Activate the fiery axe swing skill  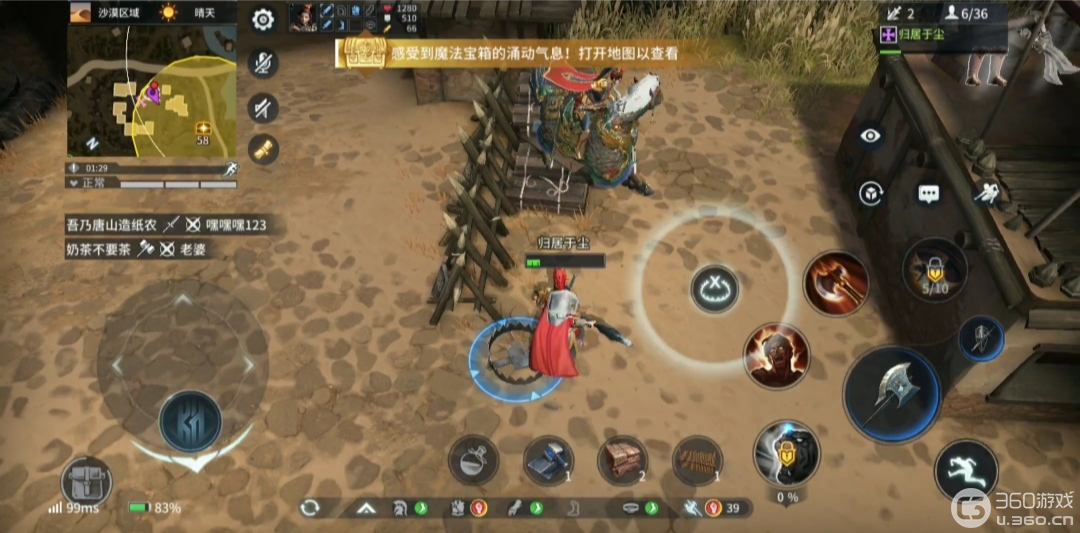pyautogui.click(x=836, y=284)
